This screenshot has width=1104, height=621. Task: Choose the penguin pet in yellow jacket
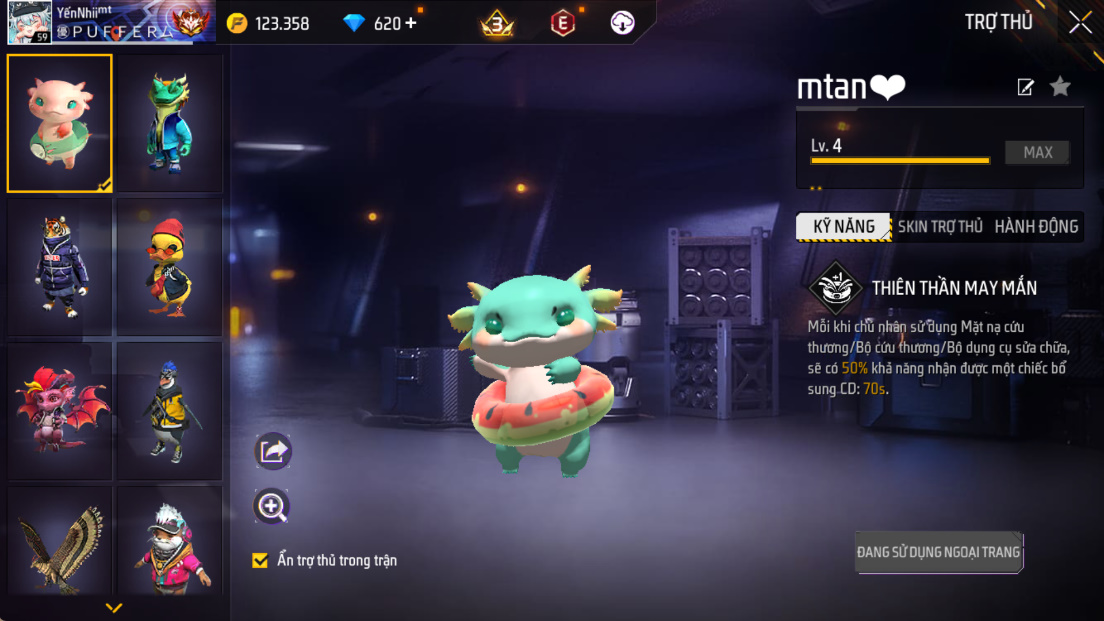[169, 410]
